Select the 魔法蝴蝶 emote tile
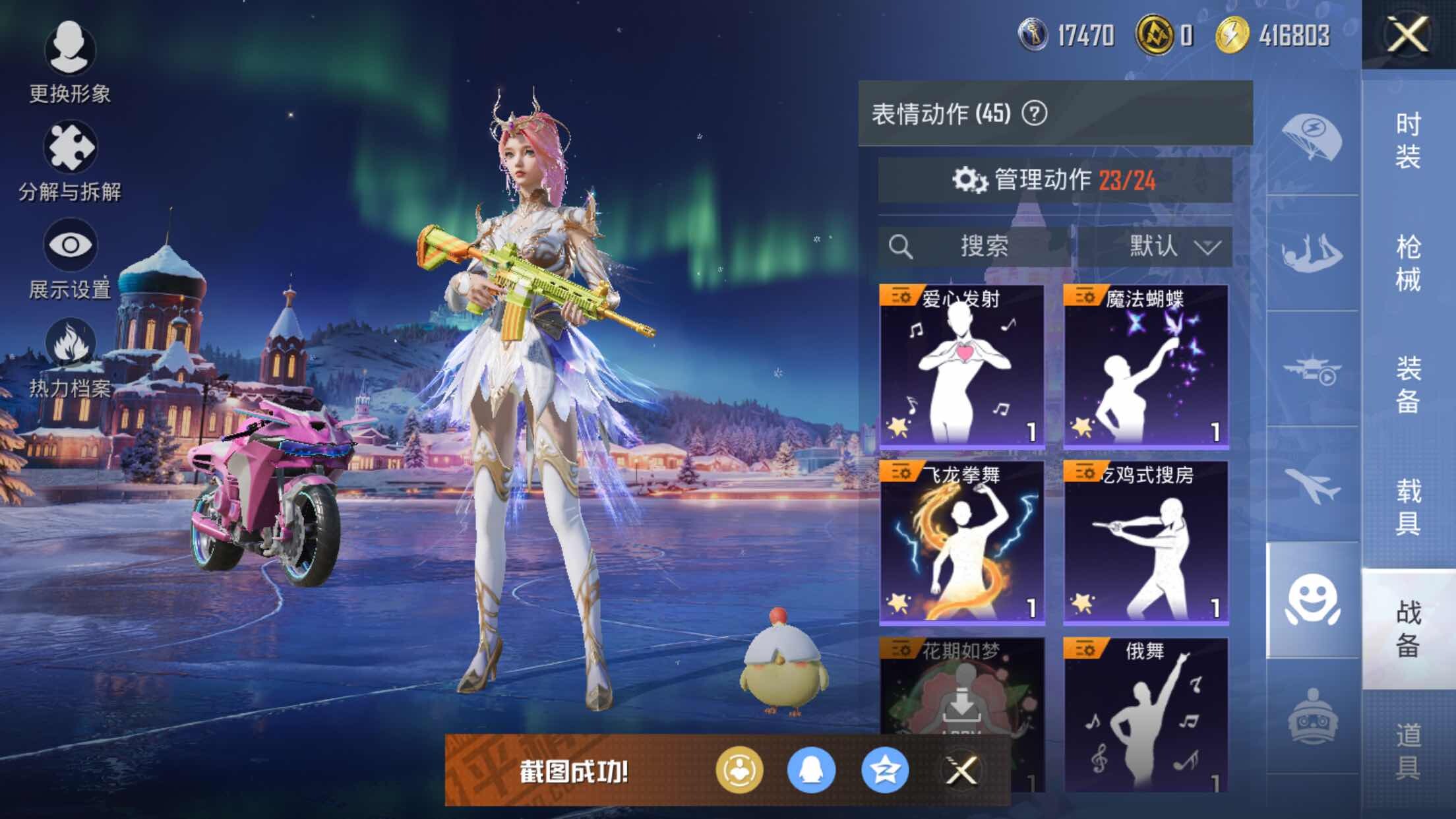Viewport: 1456px width, 819px height. point(1145,366)
